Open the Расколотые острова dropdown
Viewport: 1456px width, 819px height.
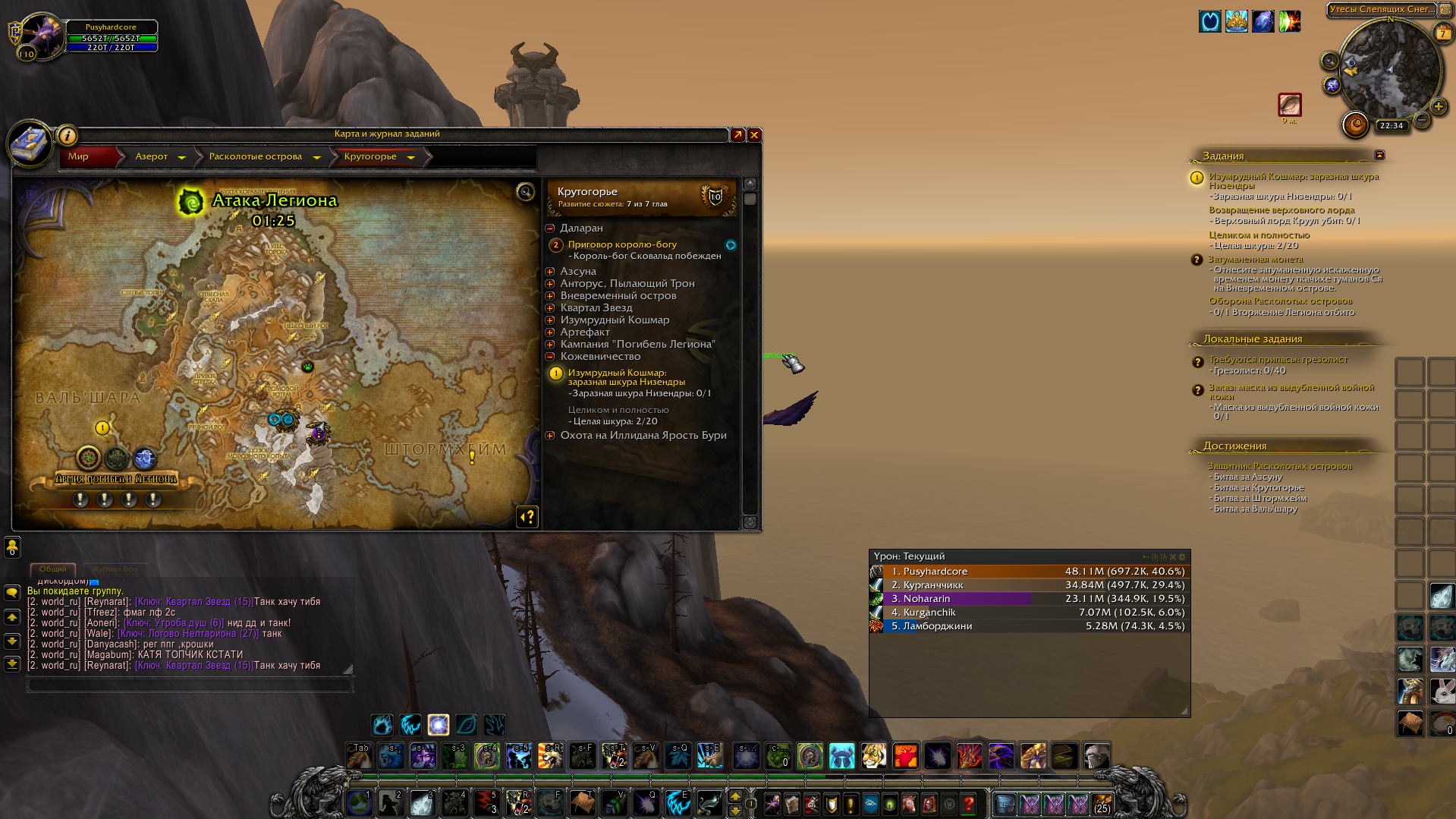click(316, 157)
